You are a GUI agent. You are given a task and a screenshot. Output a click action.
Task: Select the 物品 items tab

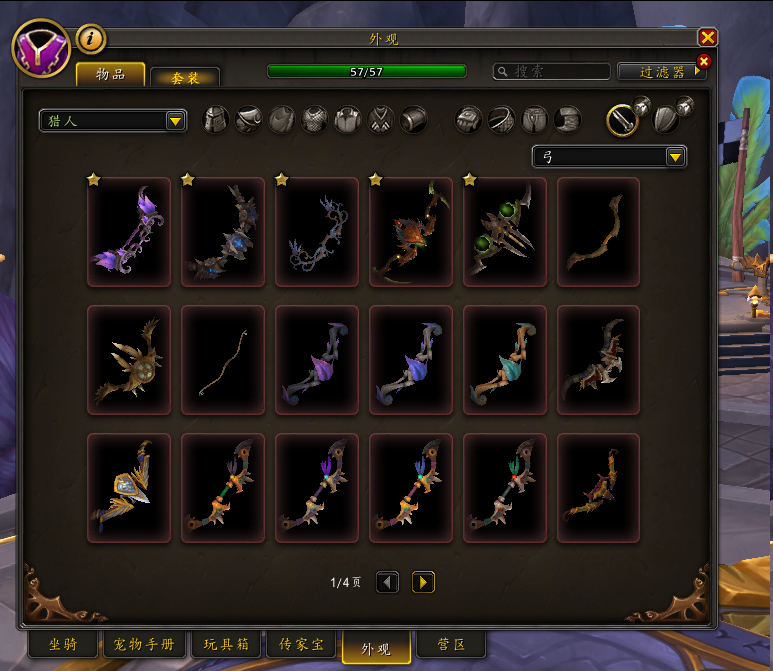click(110, 74)
